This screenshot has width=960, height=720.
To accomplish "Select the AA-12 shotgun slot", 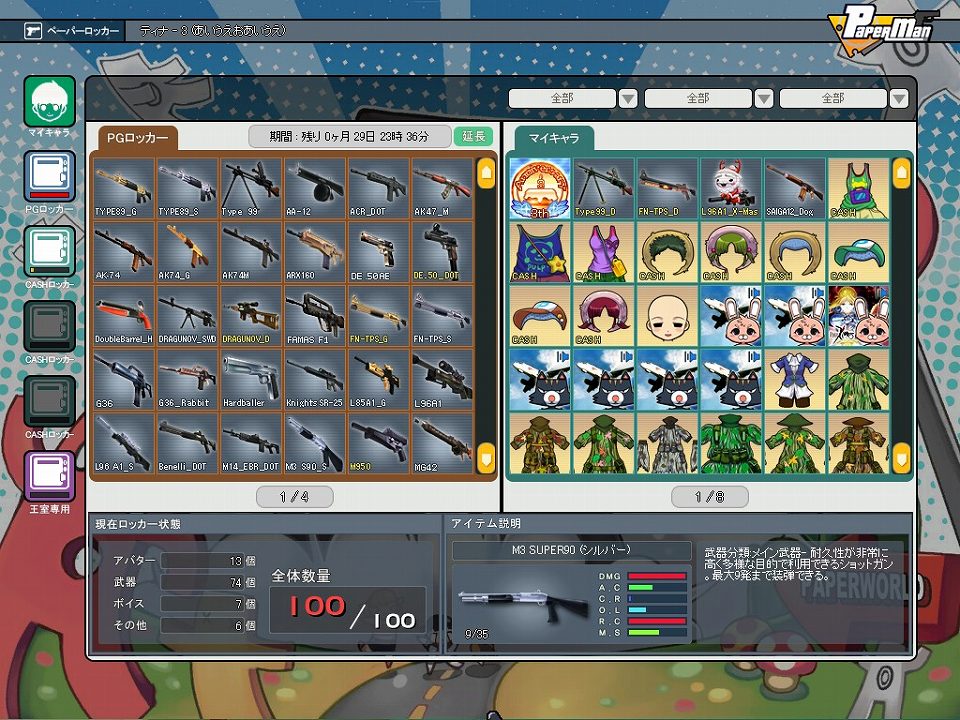I will click(315, 188).
